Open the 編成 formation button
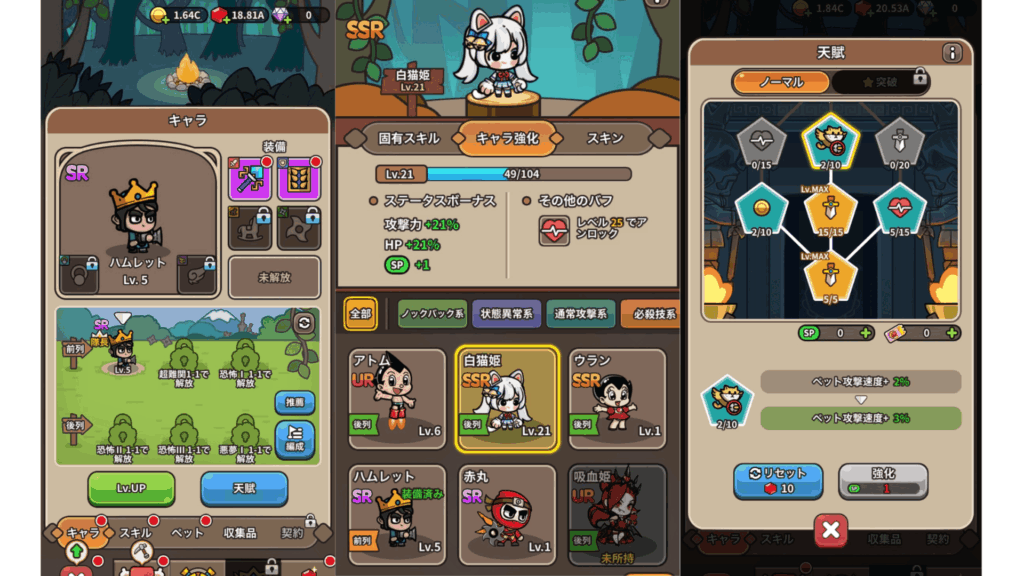The image size is (1024, 576). click(294, 439)
